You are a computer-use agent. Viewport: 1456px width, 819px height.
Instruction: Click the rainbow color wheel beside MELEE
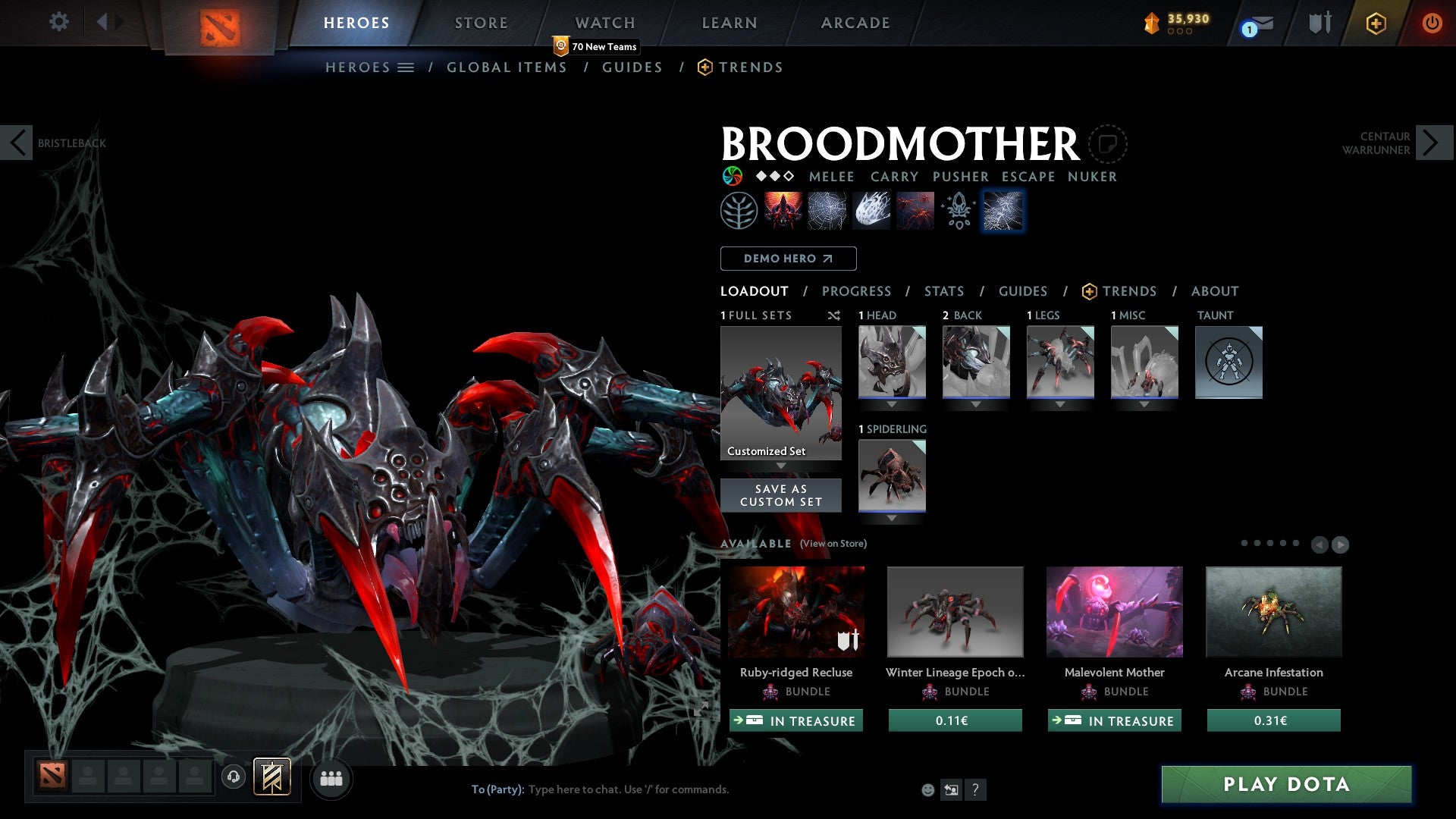pyautogui.click(x=730, y=176)
